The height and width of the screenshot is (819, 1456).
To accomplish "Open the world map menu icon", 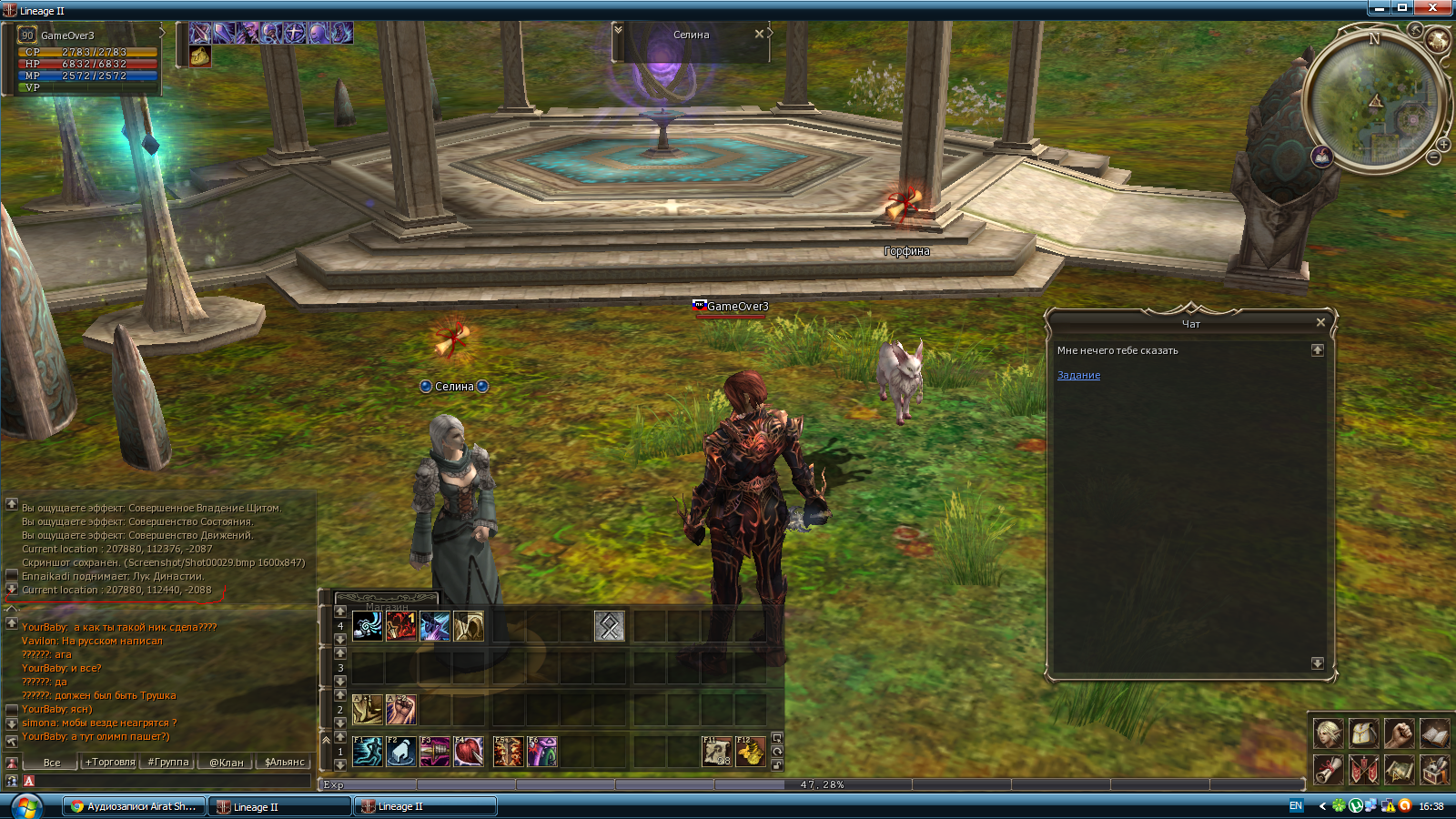I will point(1399,770).
